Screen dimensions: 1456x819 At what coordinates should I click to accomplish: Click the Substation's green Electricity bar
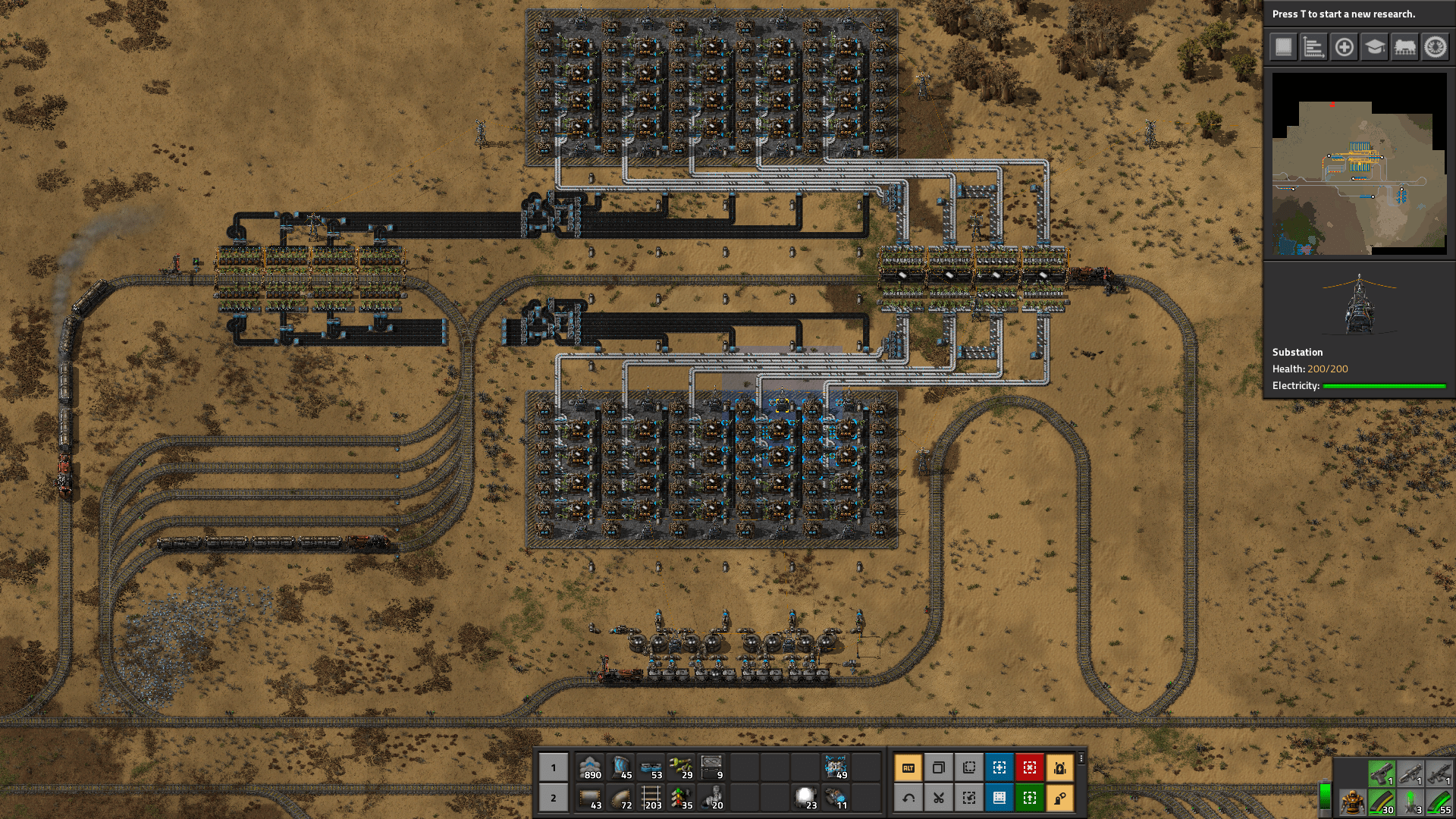point(1386,385)
